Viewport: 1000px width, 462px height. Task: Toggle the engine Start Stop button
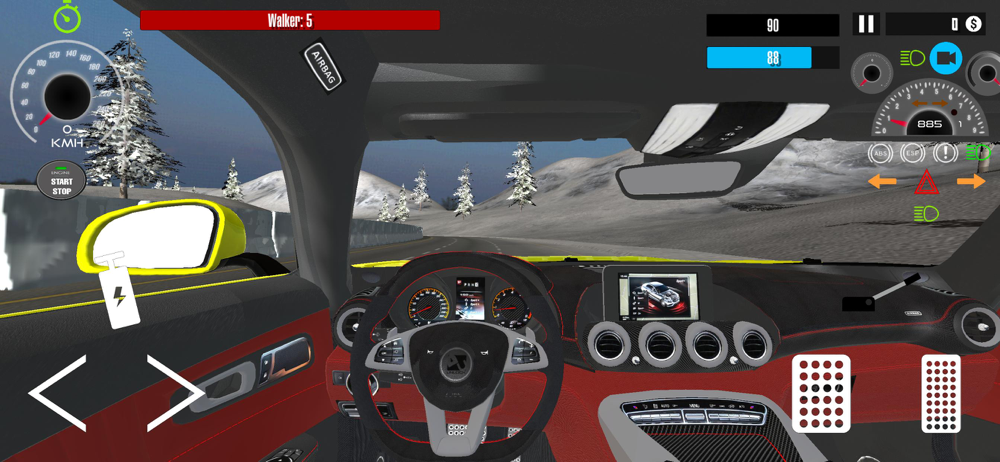pyautogui.click(x=61, y=182)
